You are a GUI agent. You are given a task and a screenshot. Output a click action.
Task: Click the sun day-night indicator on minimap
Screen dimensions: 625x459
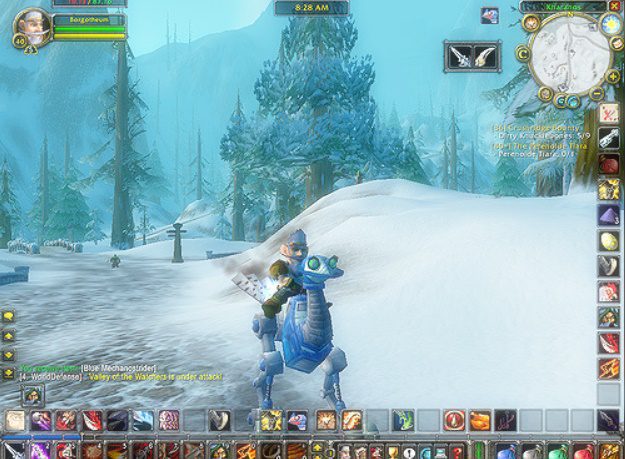pos(610,24)
